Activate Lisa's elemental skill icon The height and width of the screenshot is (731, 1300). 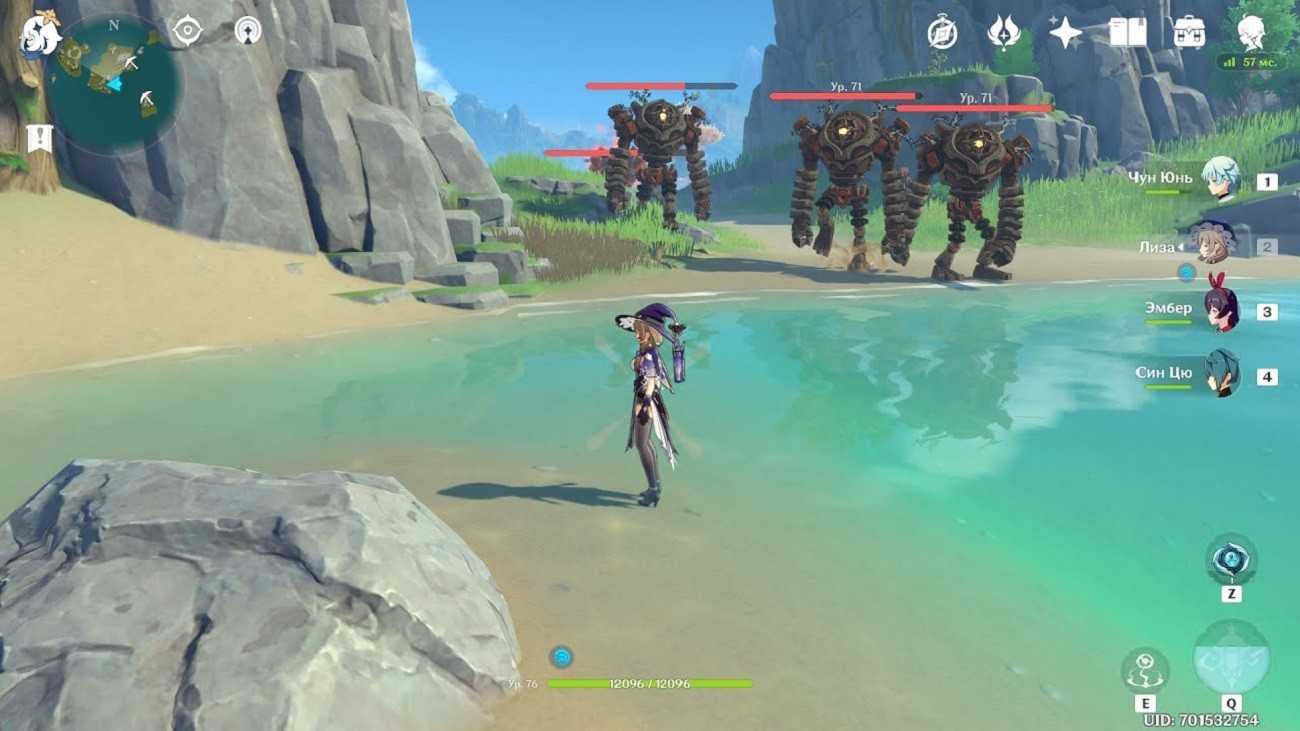(1145, 670)
